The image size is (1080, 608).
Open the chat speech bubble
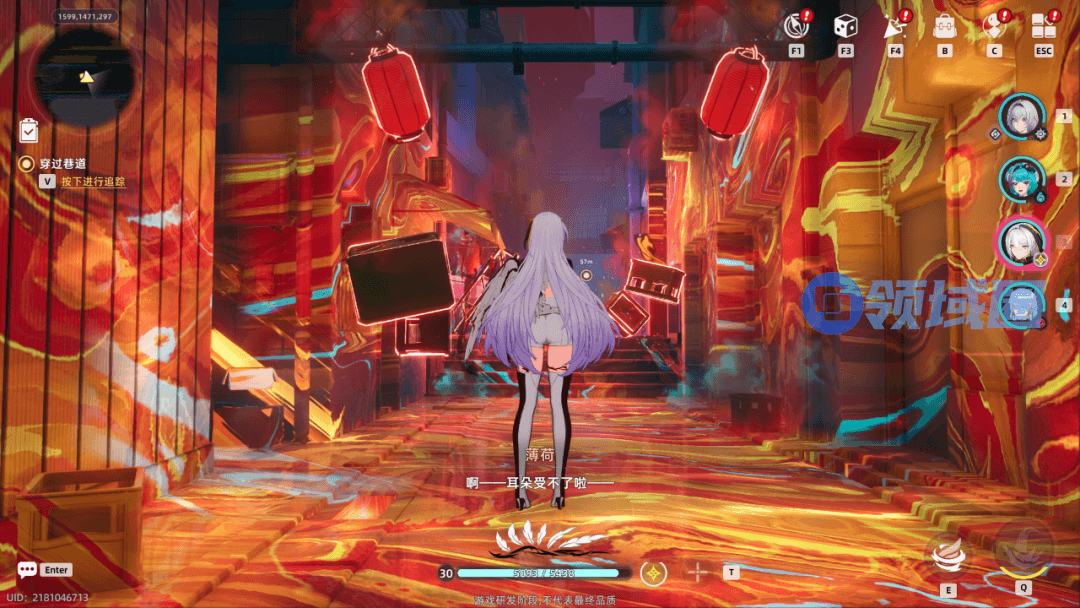click(x=27, y=570)
